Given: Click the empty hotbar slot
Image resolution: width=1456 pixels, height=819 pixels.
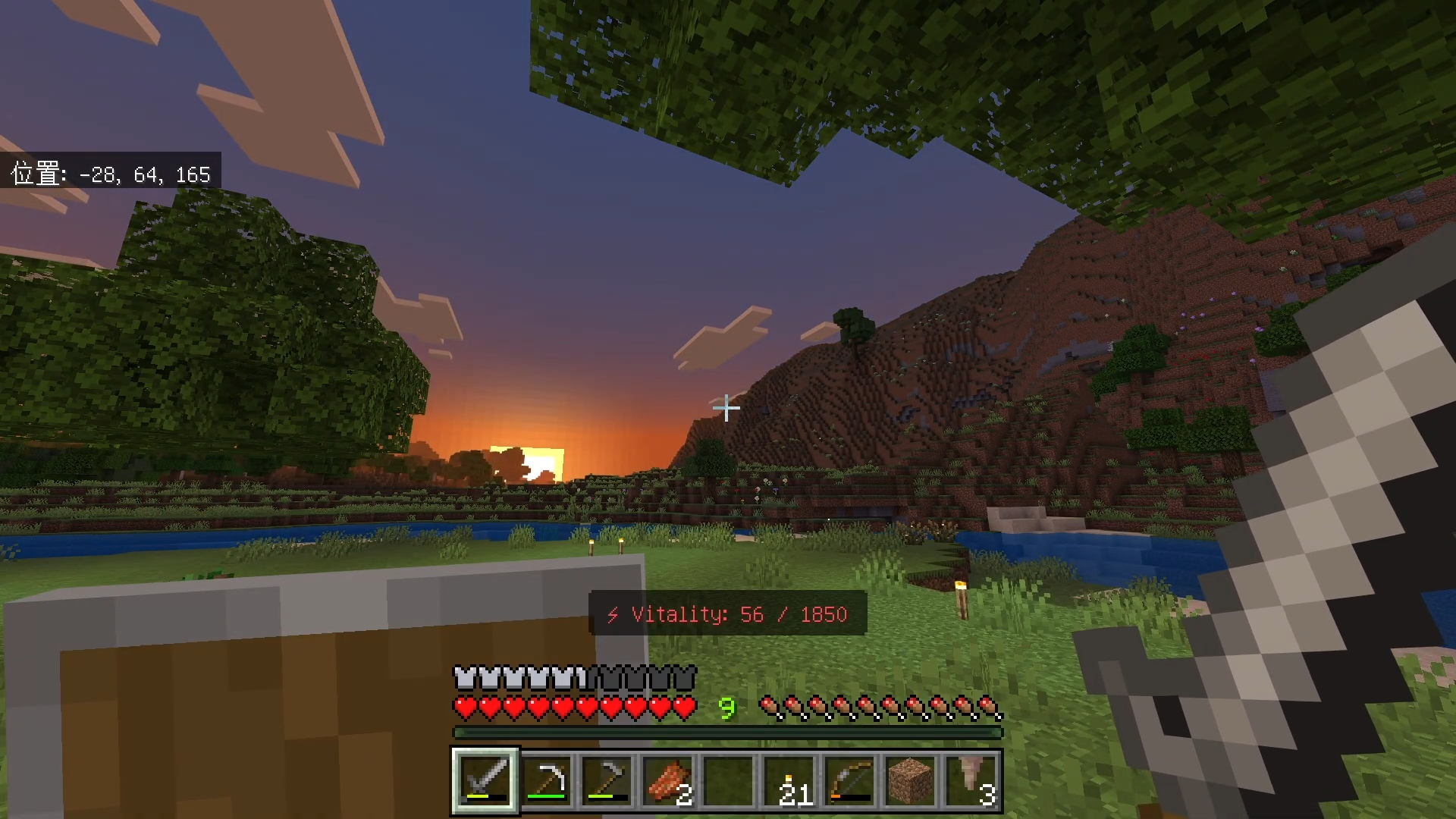Looking at the screenshot, I should pos(728,780).
